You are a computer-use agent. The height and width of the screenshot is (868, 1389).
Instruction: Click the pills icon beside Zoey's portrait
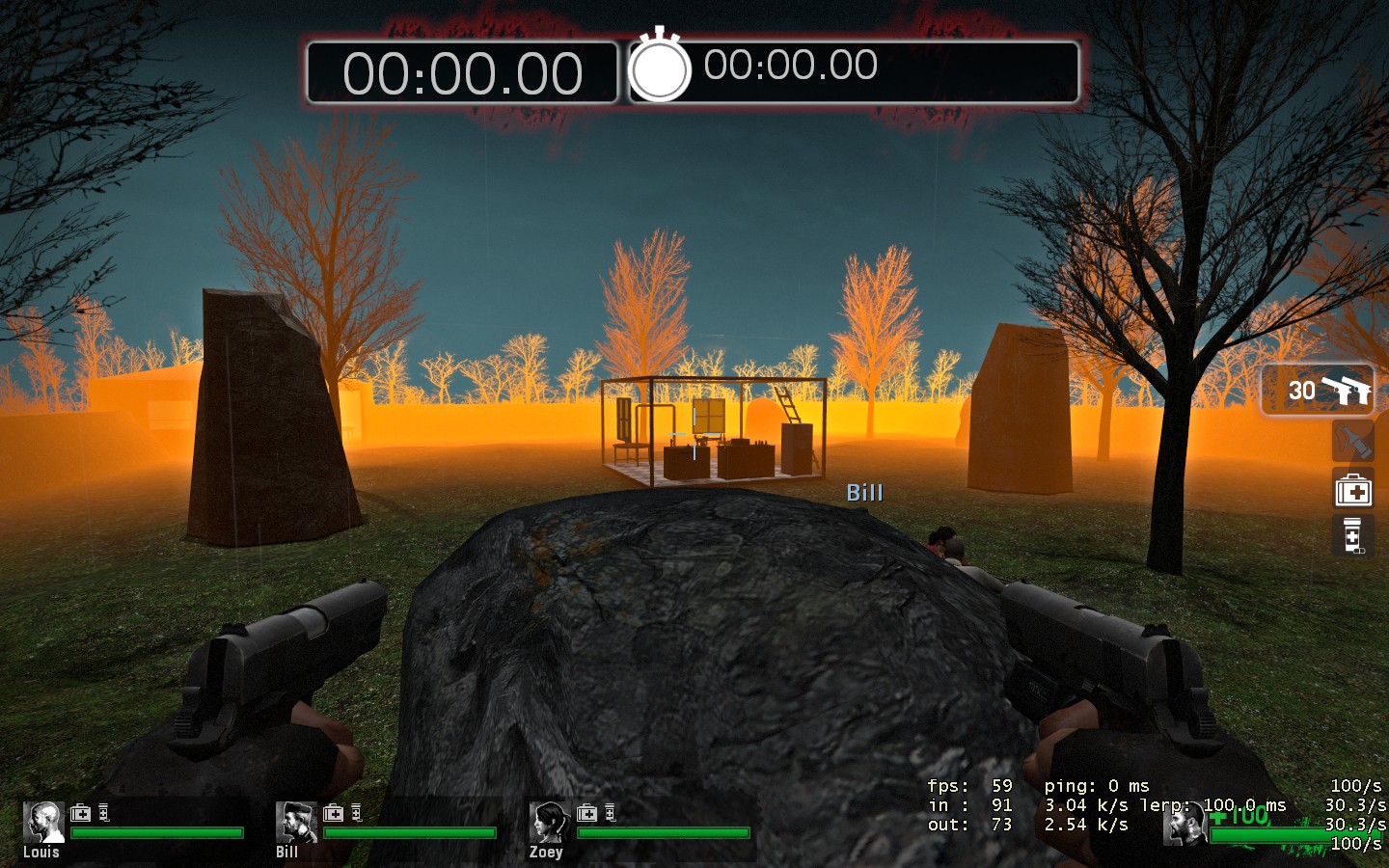point(609,813)
